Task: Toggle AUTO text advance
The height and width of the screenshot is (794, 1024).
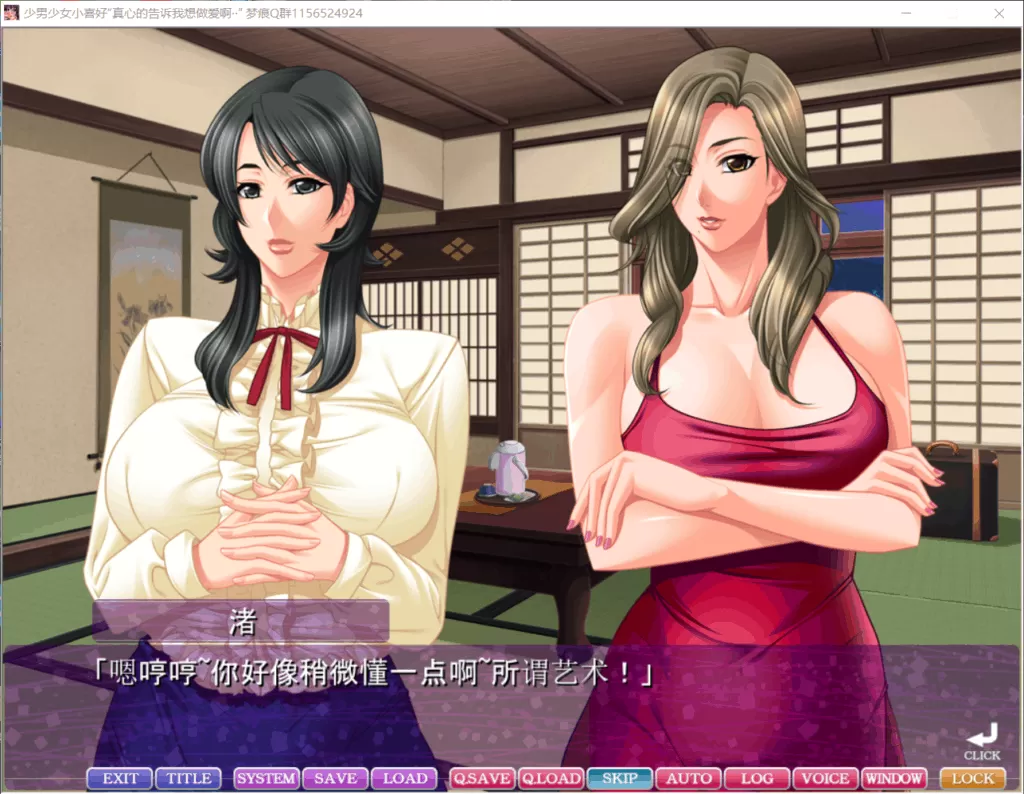Action: click(x=689, y=778)
